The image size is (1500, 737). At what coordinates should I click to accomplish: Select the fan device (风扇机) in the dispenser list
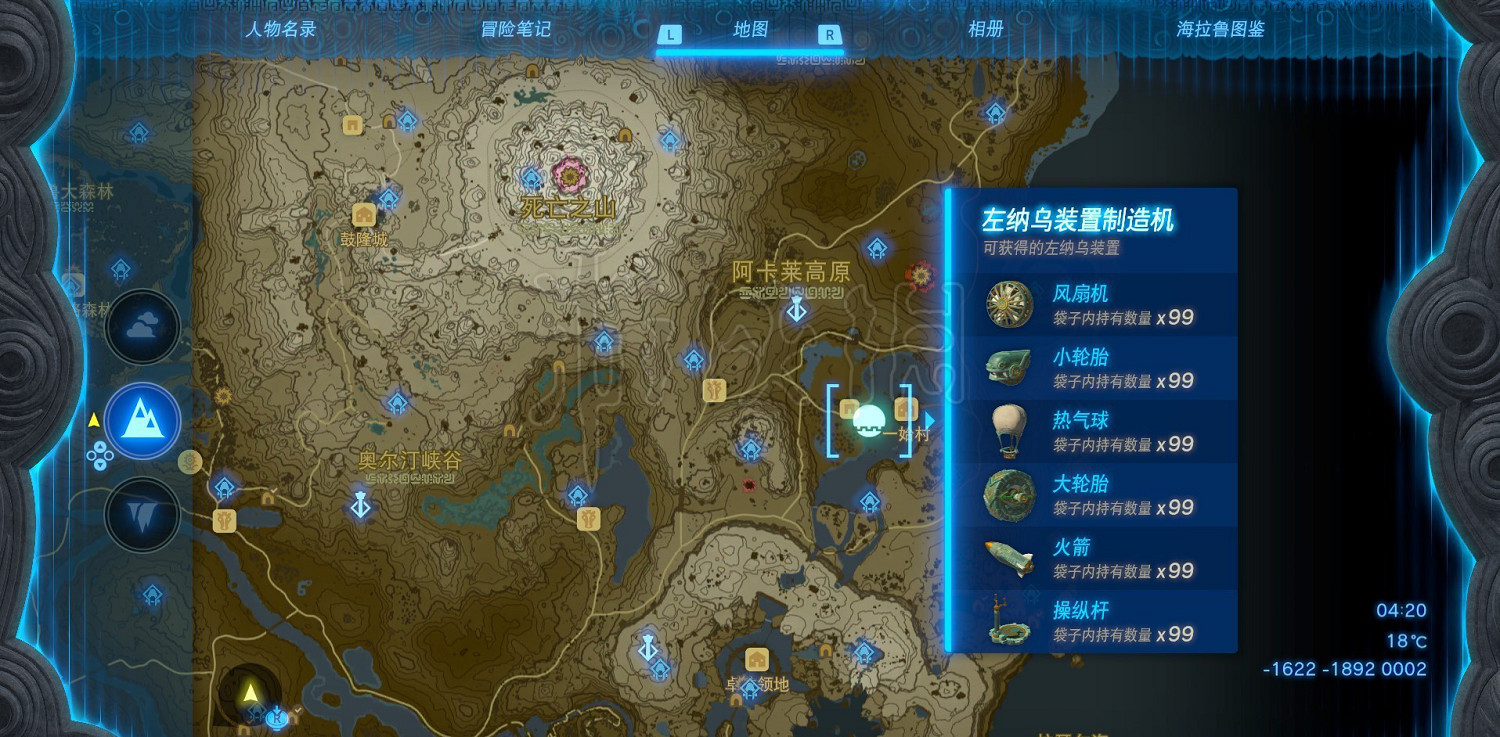coord(1009,303)
